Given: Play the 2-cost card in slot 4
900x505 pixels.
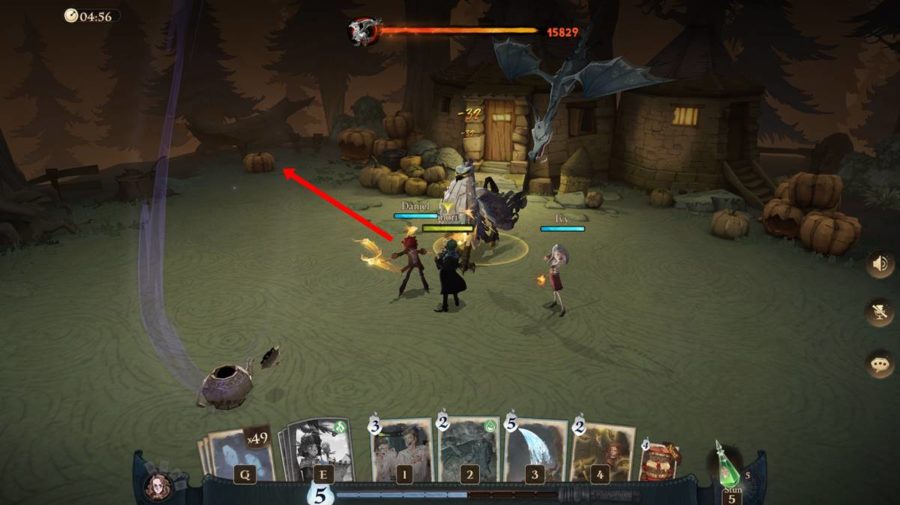Looking at the screenshot, I should coord(602,452).
